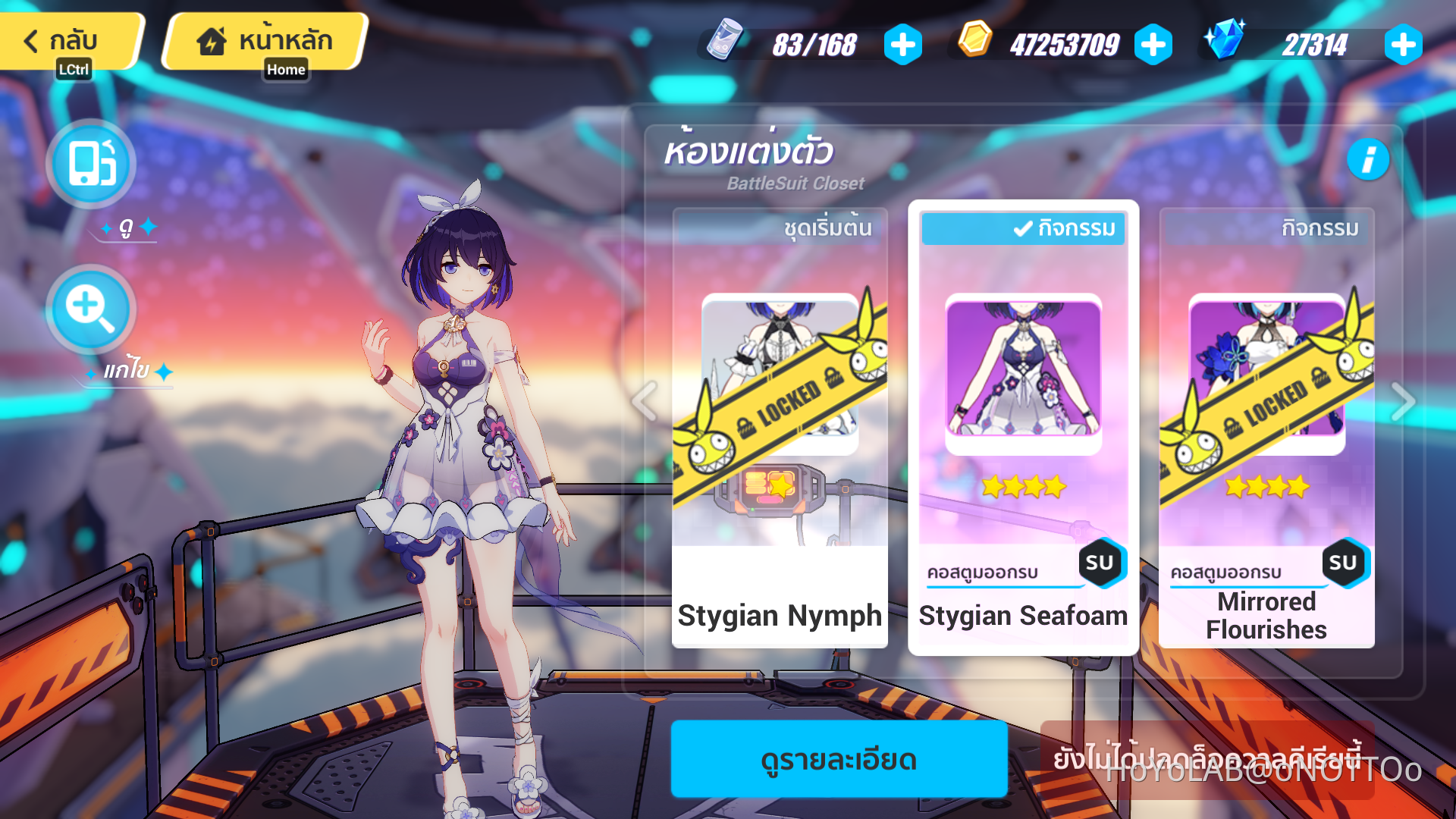Image resolution: width=1456 pixels, height=819 pixels.
Task: Open the info tooltip in BattleSuit Closet
Action: 1370,159
